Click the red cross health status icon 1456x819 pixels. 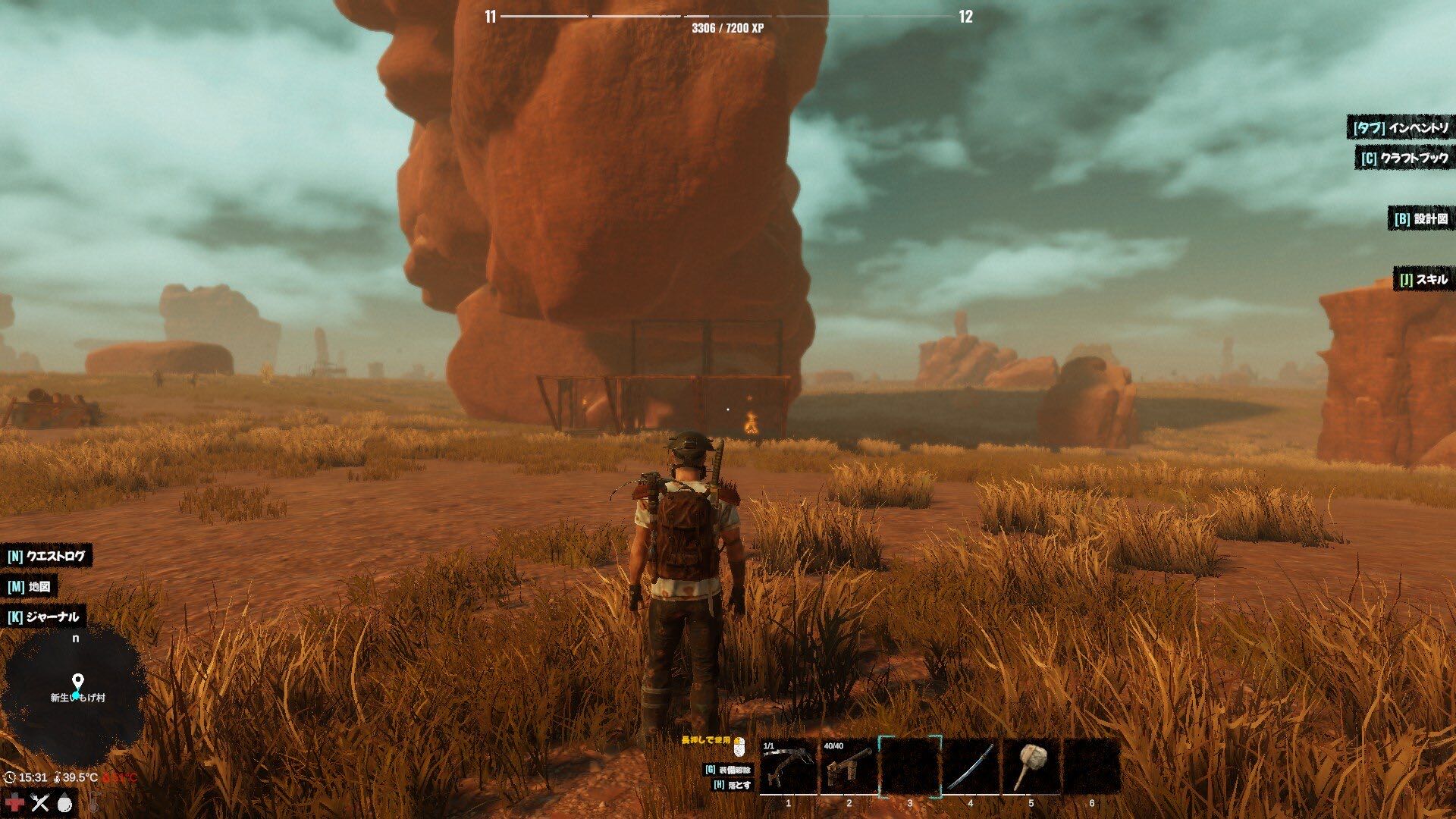tap(14, 802)
